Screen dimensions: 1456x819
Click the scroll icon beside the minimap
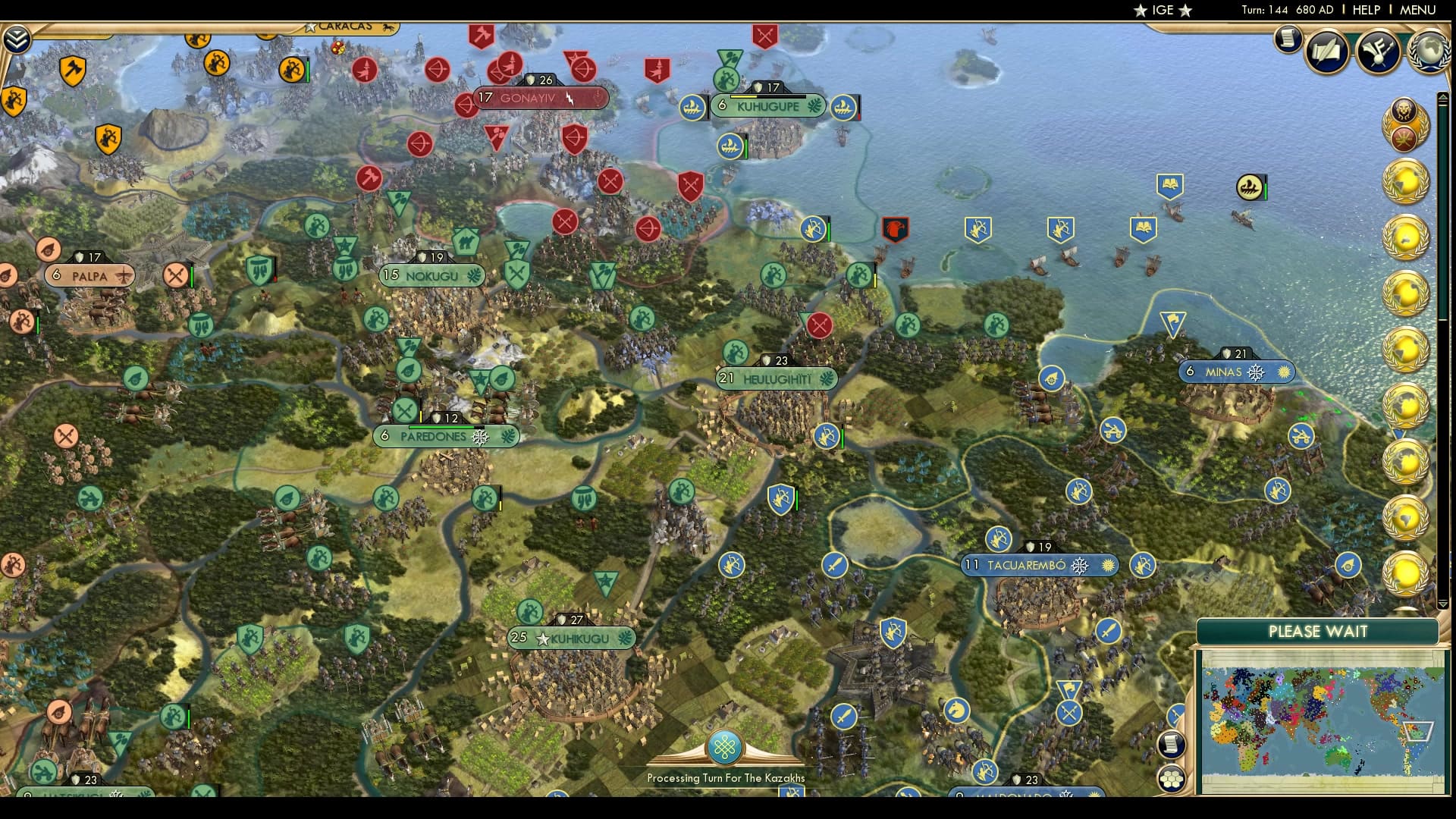click(x=1172, y=745)
